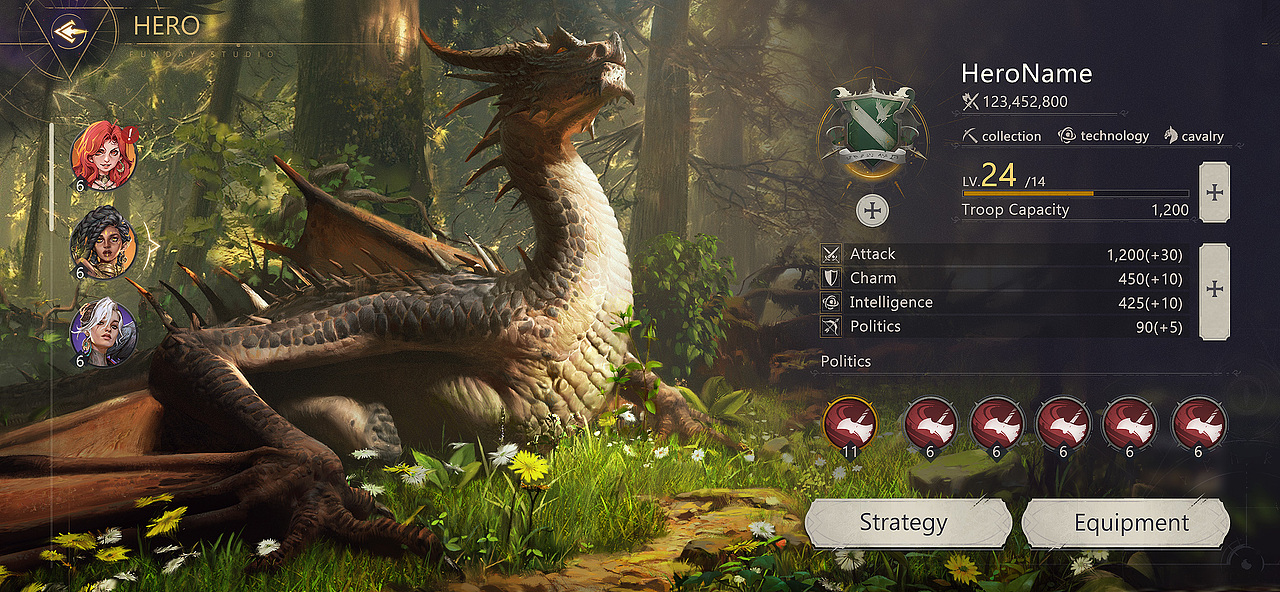Screen dimensions: 1280x592
Task: Show the collection trait
Action: (1001, 136)
